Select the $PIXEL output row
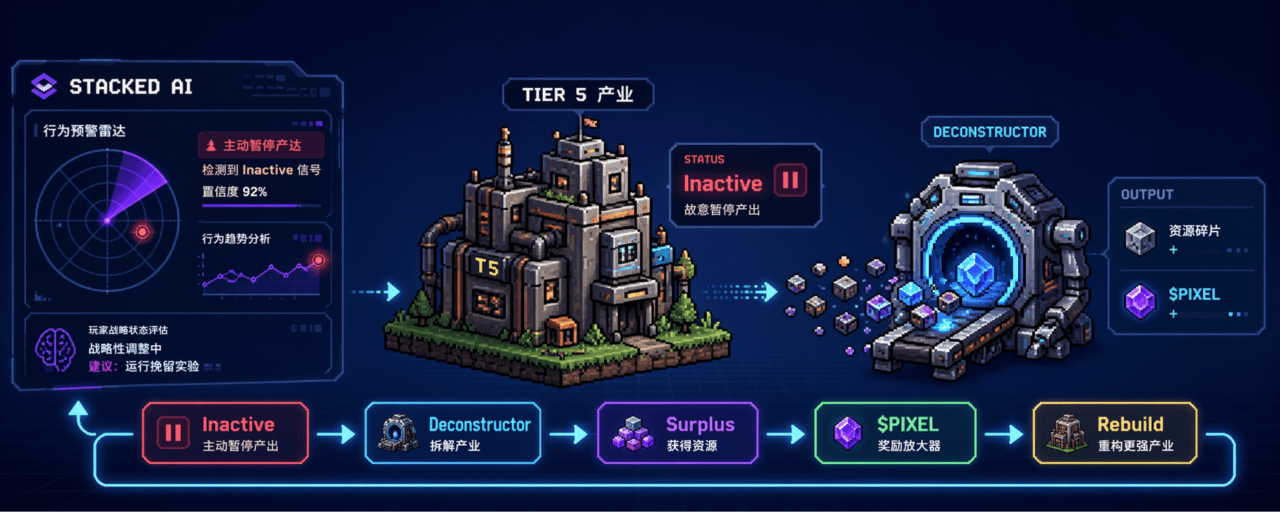The height and width of the screenshot is (512, 1280). point(1181,301)
